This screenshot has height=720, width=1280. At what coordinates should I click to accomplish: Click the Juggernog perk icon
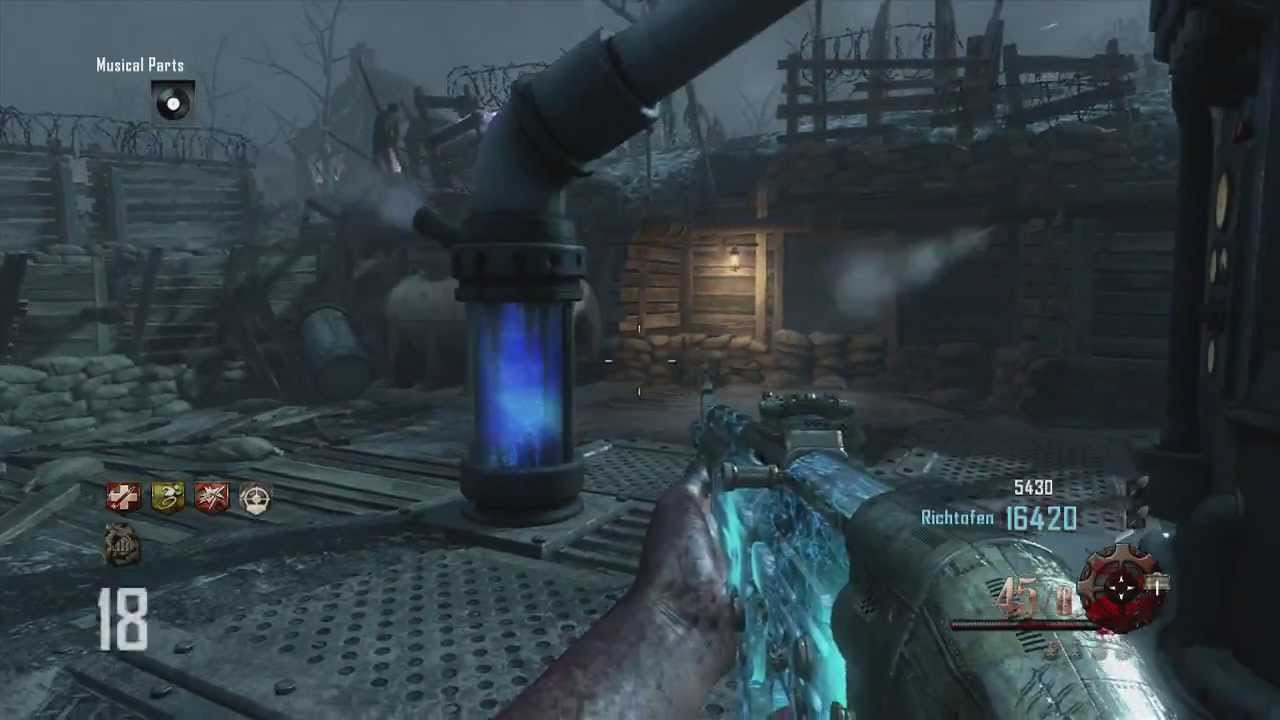[124, 497]
